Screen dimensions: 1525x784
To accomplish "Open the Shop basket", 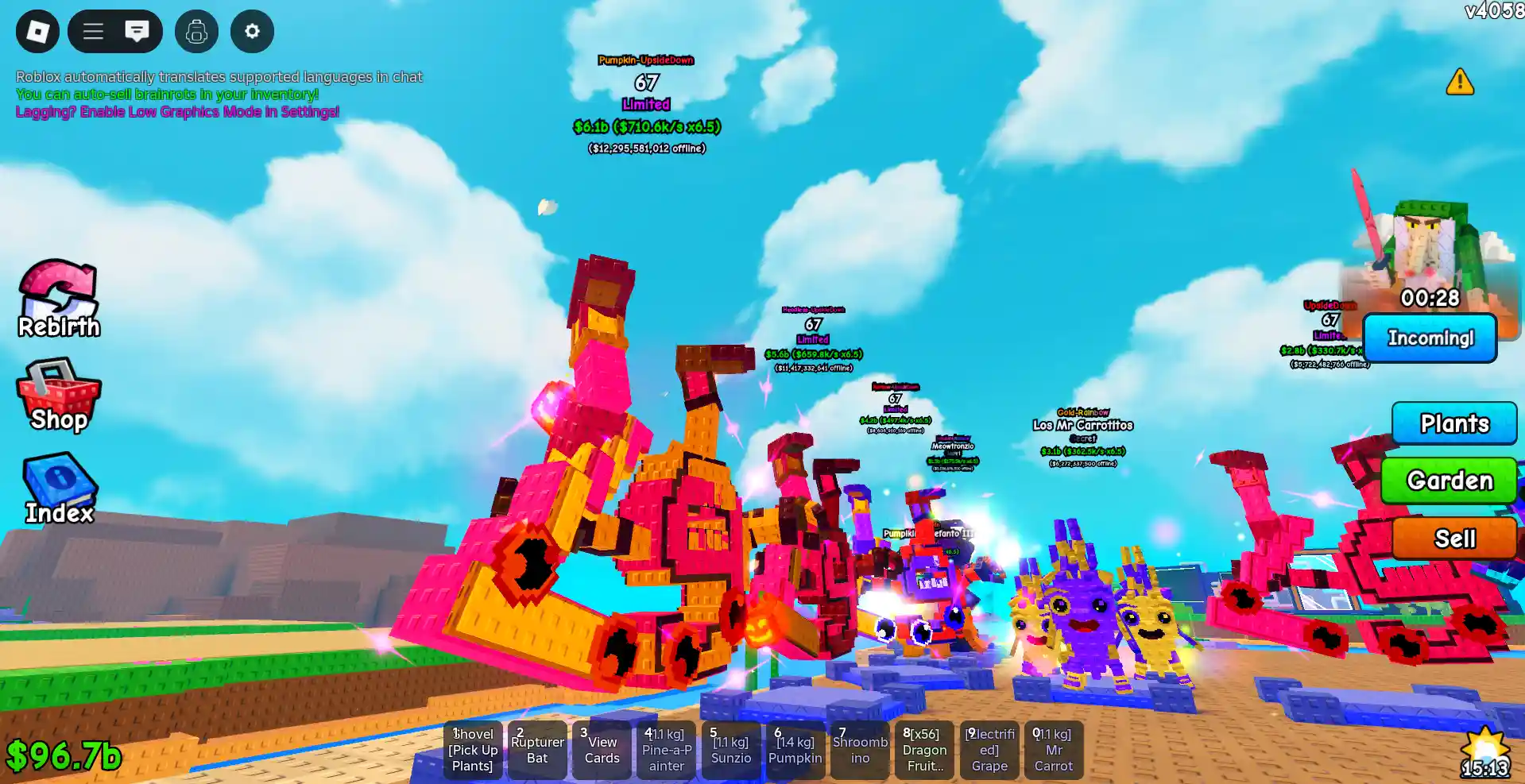I will tap(58, 396).
